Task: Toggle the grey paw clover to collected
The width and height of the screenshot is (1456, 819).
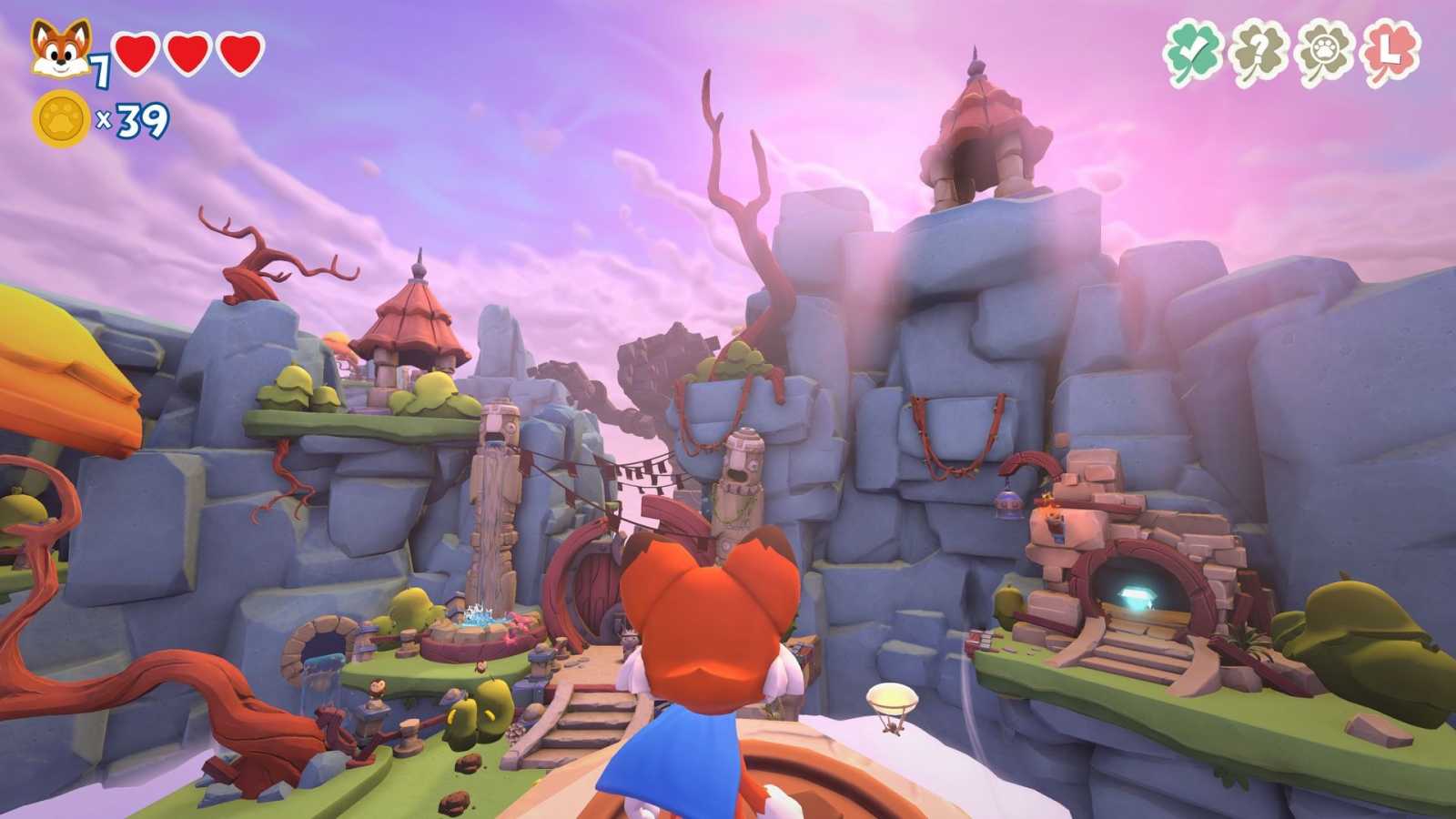Action: click(x=1322, y=50)
